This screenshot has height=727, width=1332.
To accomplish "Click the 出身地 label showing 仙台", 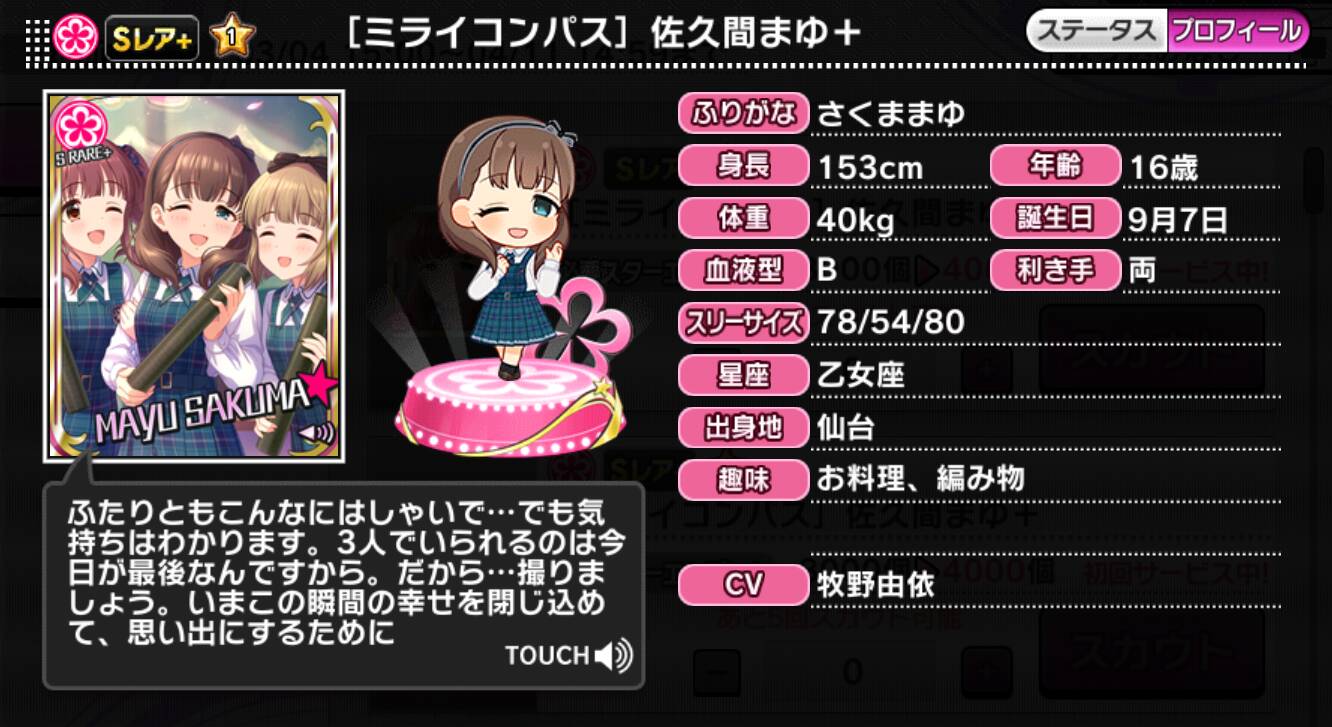I will point(742,427).
